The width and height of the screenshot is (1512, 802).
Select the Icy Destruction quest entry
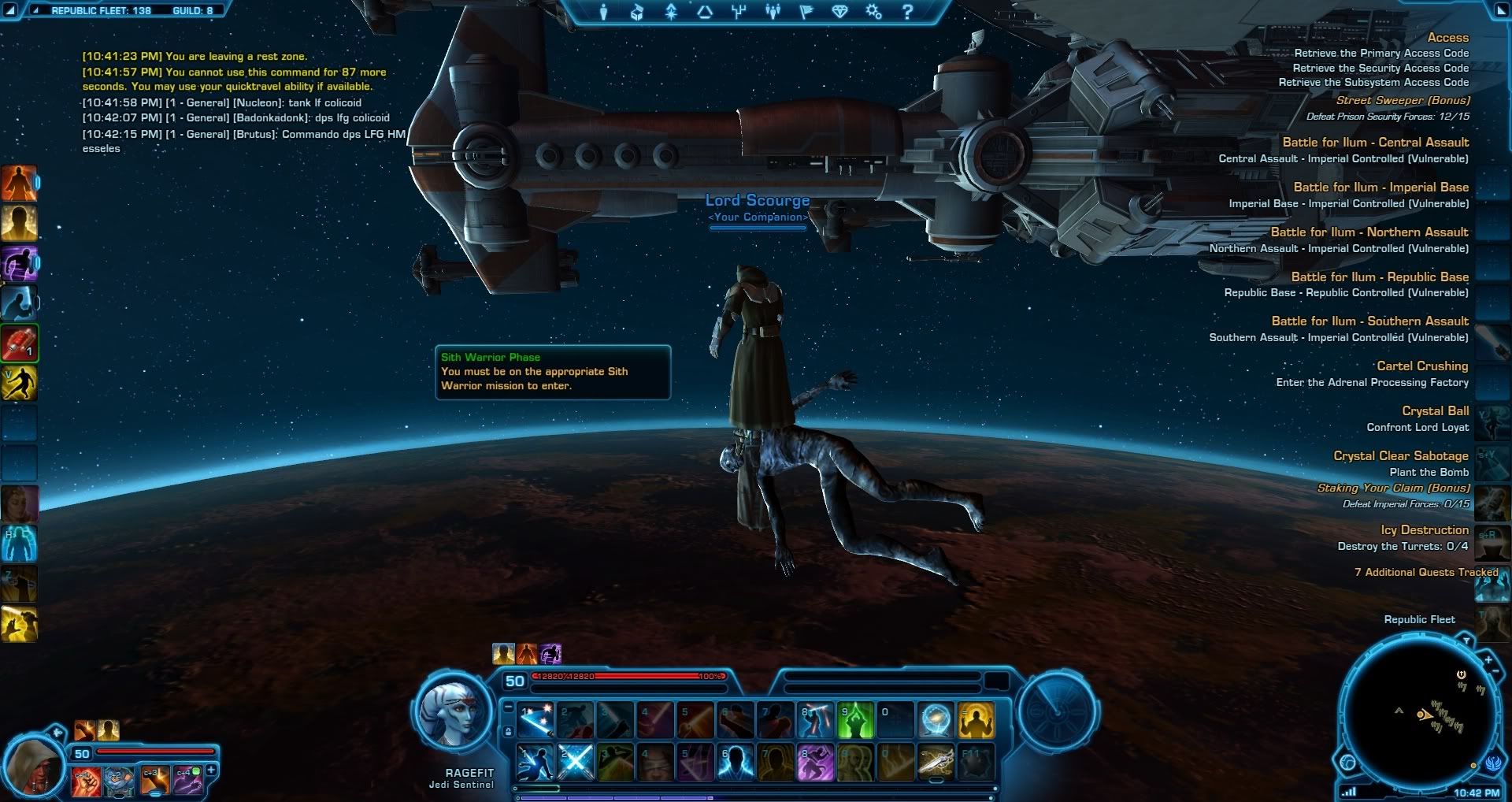(1424, 530)
